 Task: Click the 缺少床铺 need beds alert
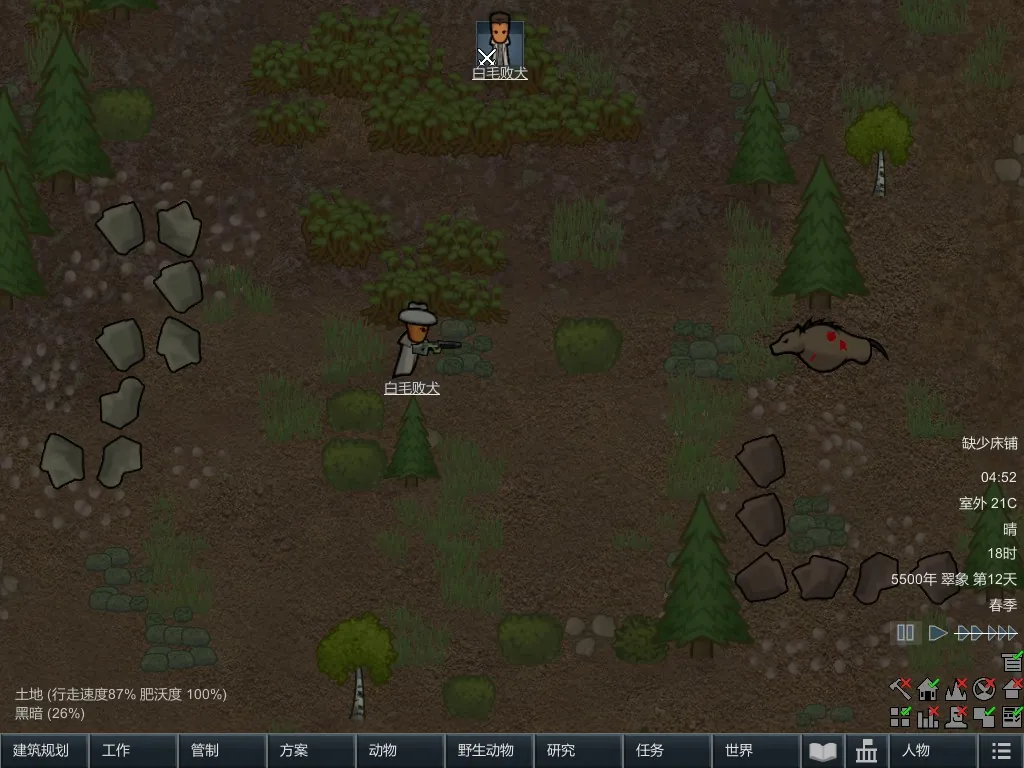(x=989, y=443)
